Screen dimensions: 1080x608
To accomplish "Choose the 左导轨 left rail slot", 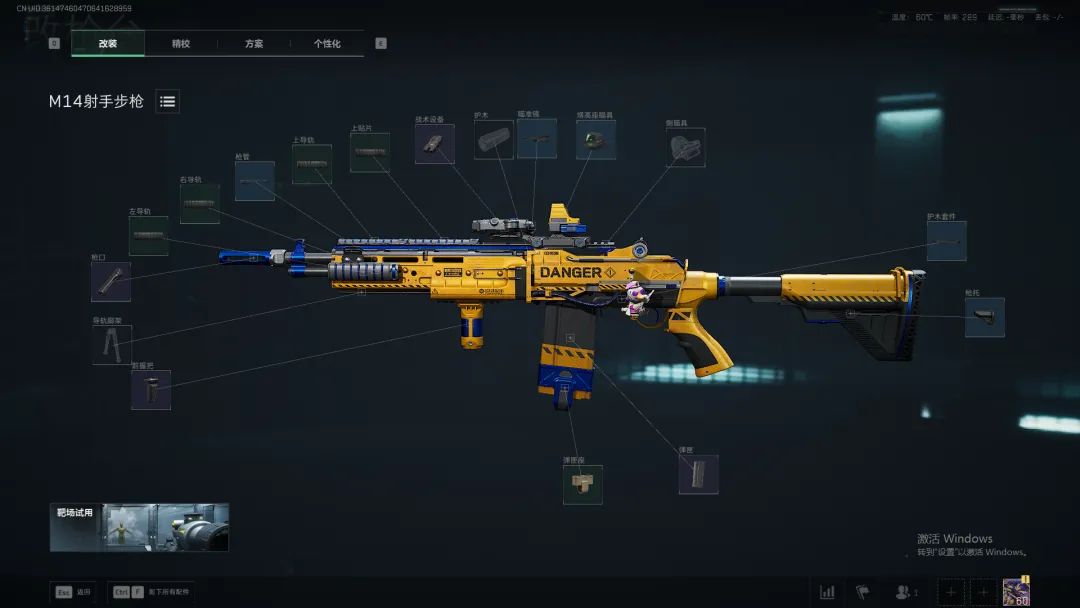I will 148,236.
